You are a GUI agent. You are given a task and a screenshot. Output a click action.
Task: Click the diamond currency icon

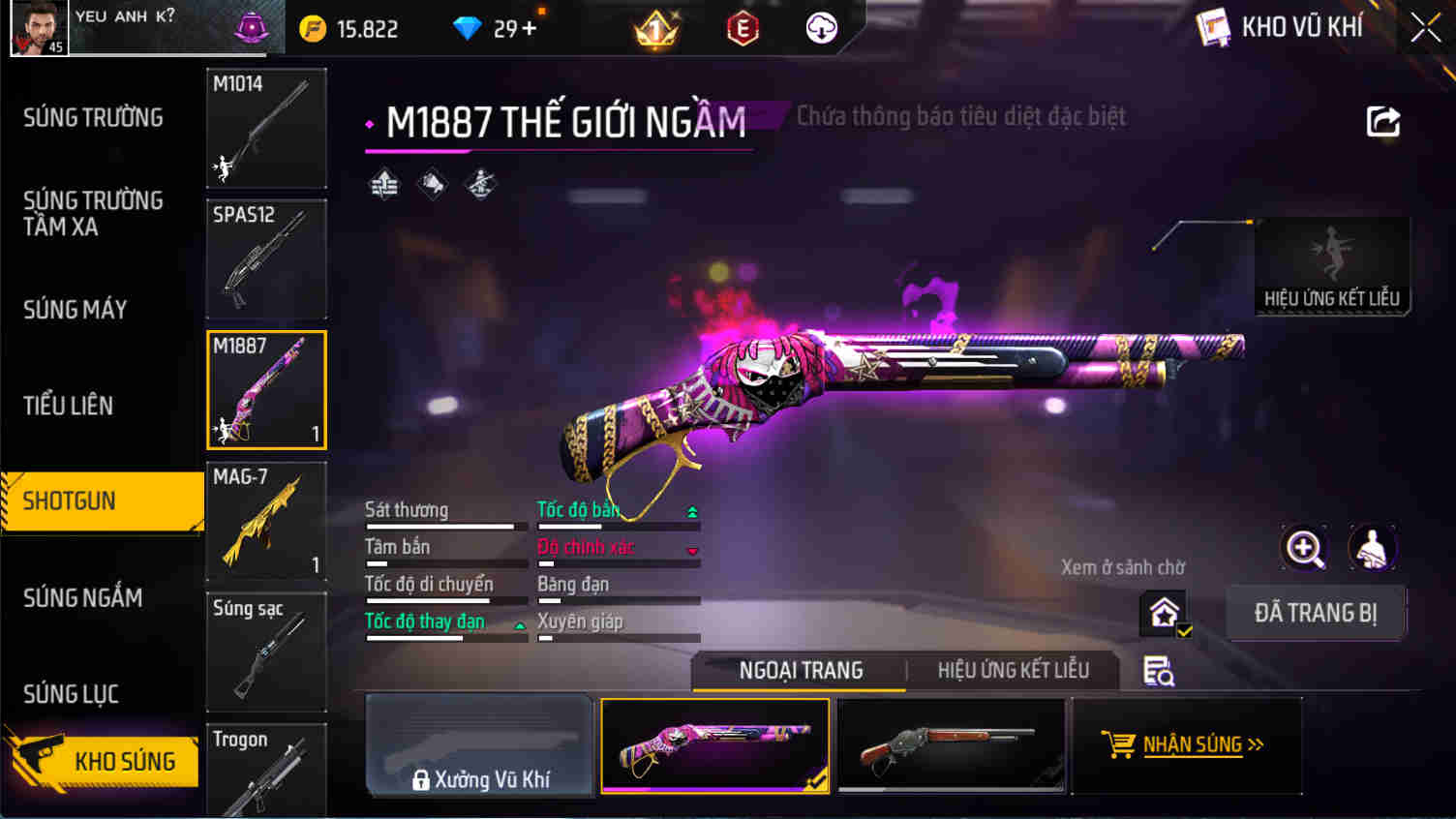(x=467, y=28)
